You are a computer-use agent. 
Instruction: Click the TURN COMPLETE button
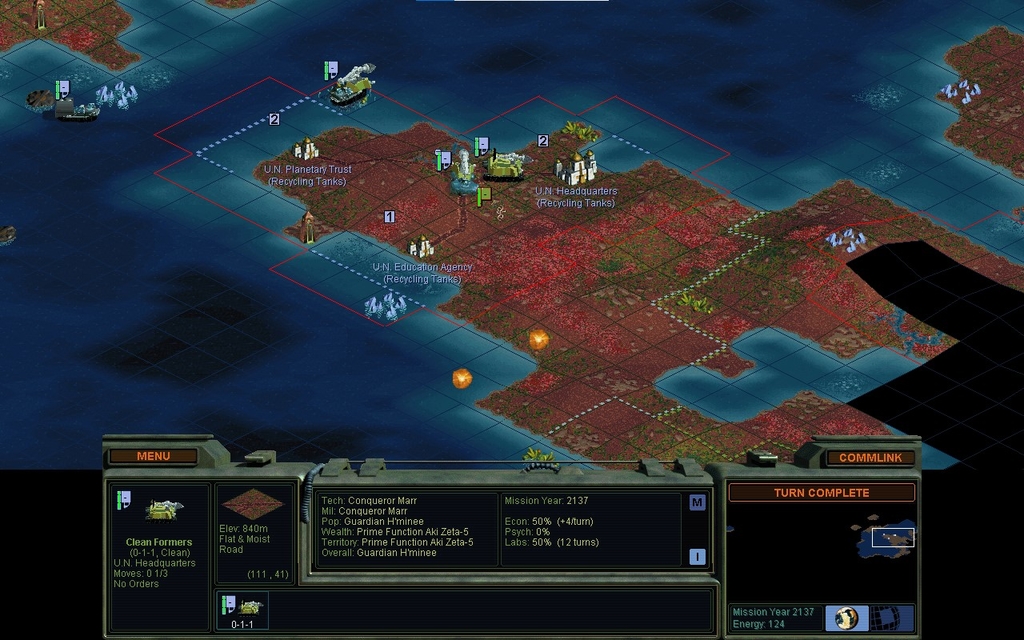821,493
